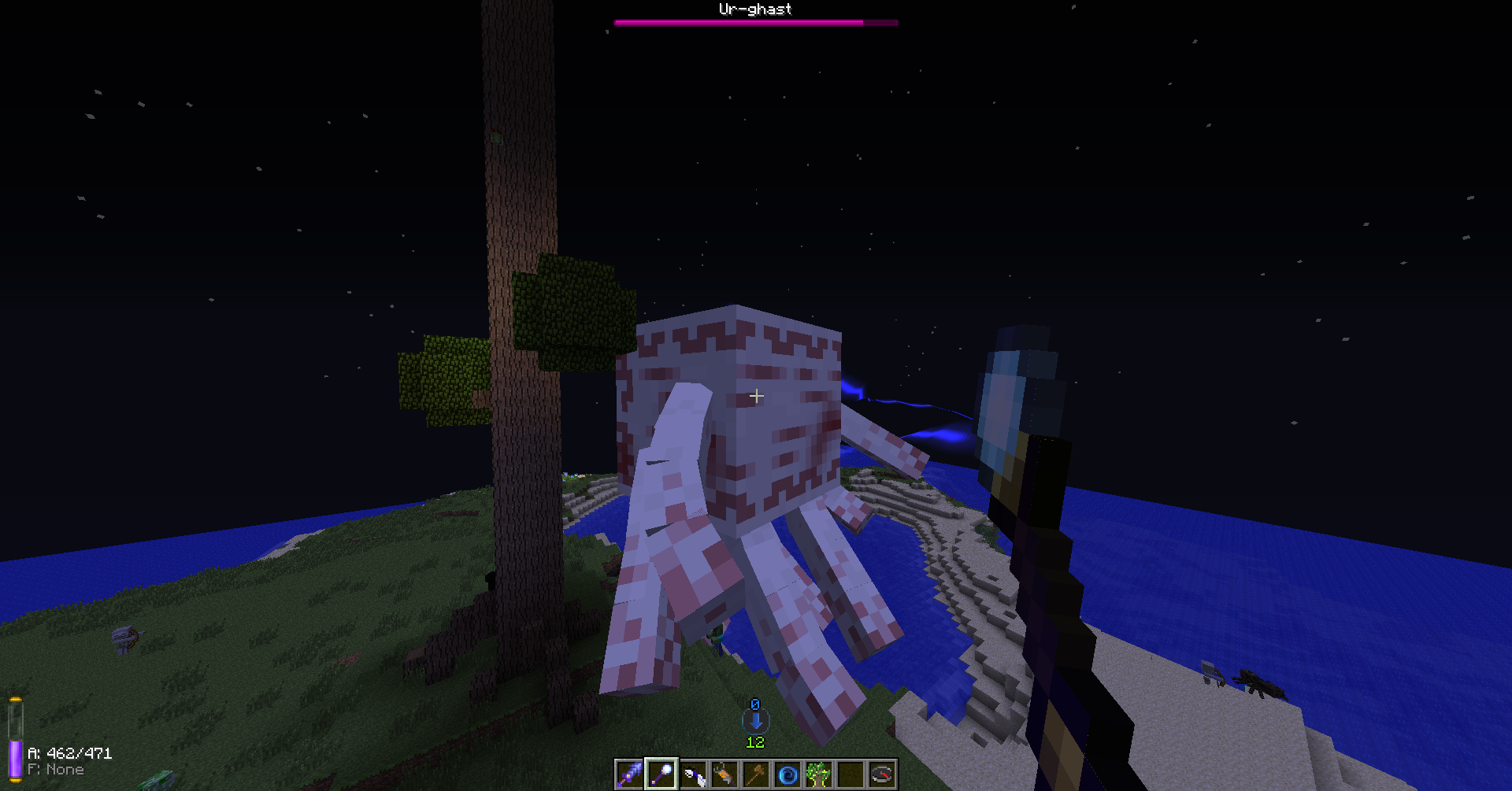Screen dimensions: 1512x791
Task: Pick the orange and grey clawed tool
Action: 724,774
